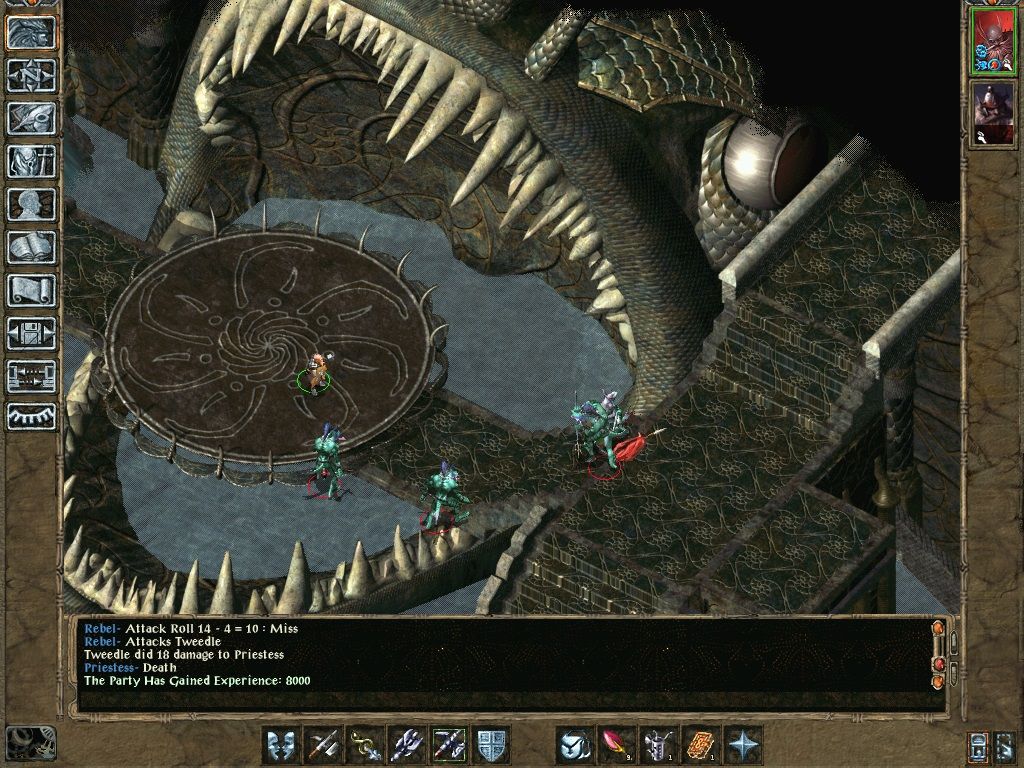Choose the knife and axe weapon slot
The width and height of the screenshot is (1024, 768).
[x=323, y=745]
